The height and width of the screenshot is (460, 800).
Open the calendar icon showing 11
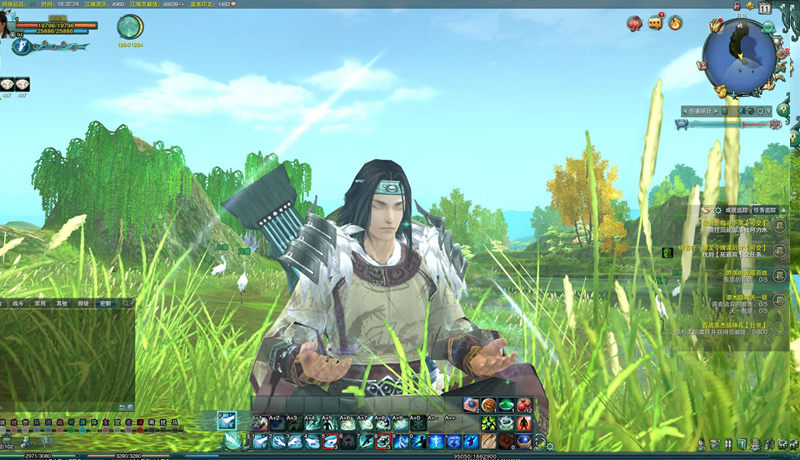[x=765, y=8]
